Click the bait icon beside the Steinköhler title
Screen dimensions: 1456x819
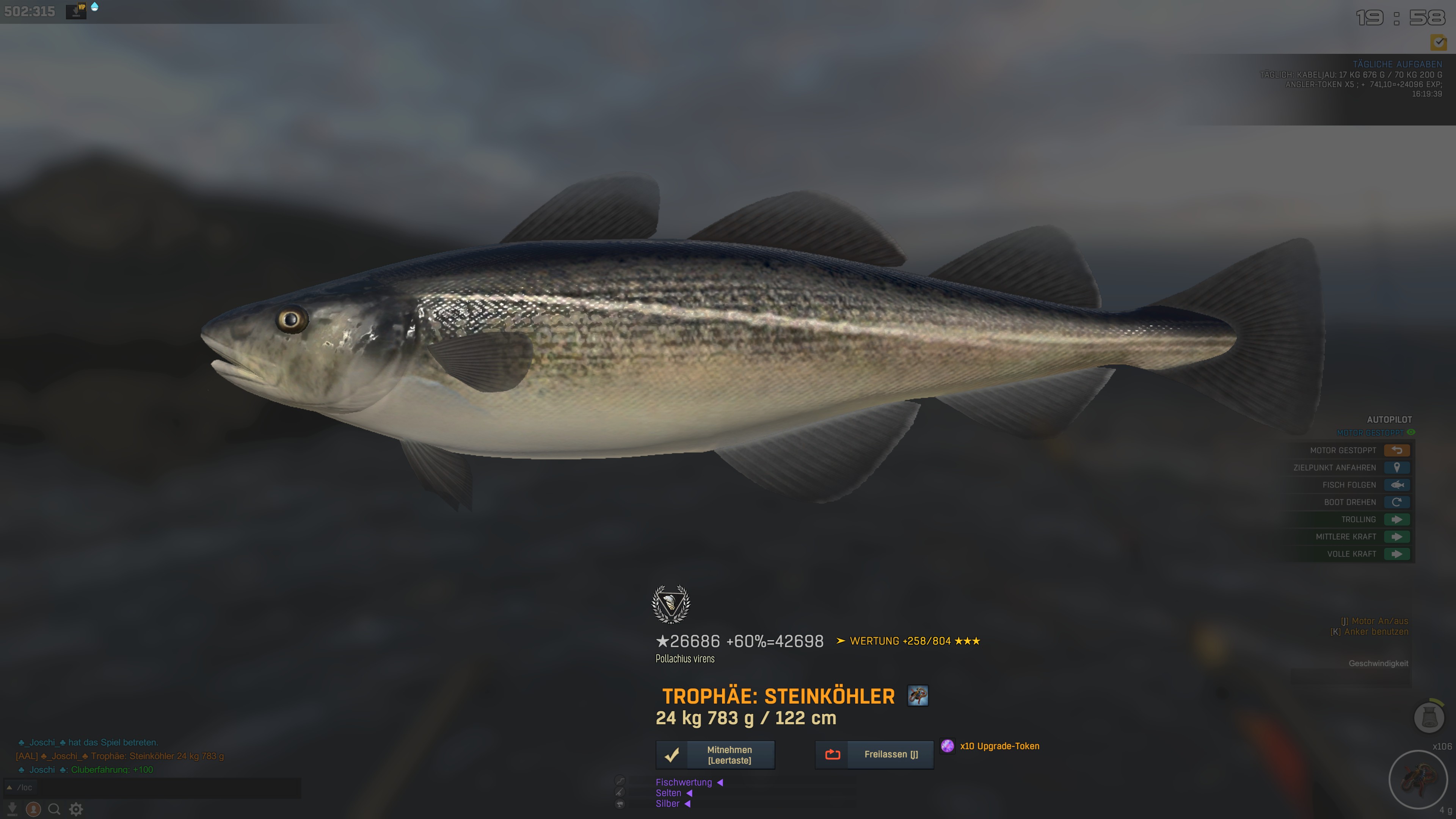tap(917, 696)
